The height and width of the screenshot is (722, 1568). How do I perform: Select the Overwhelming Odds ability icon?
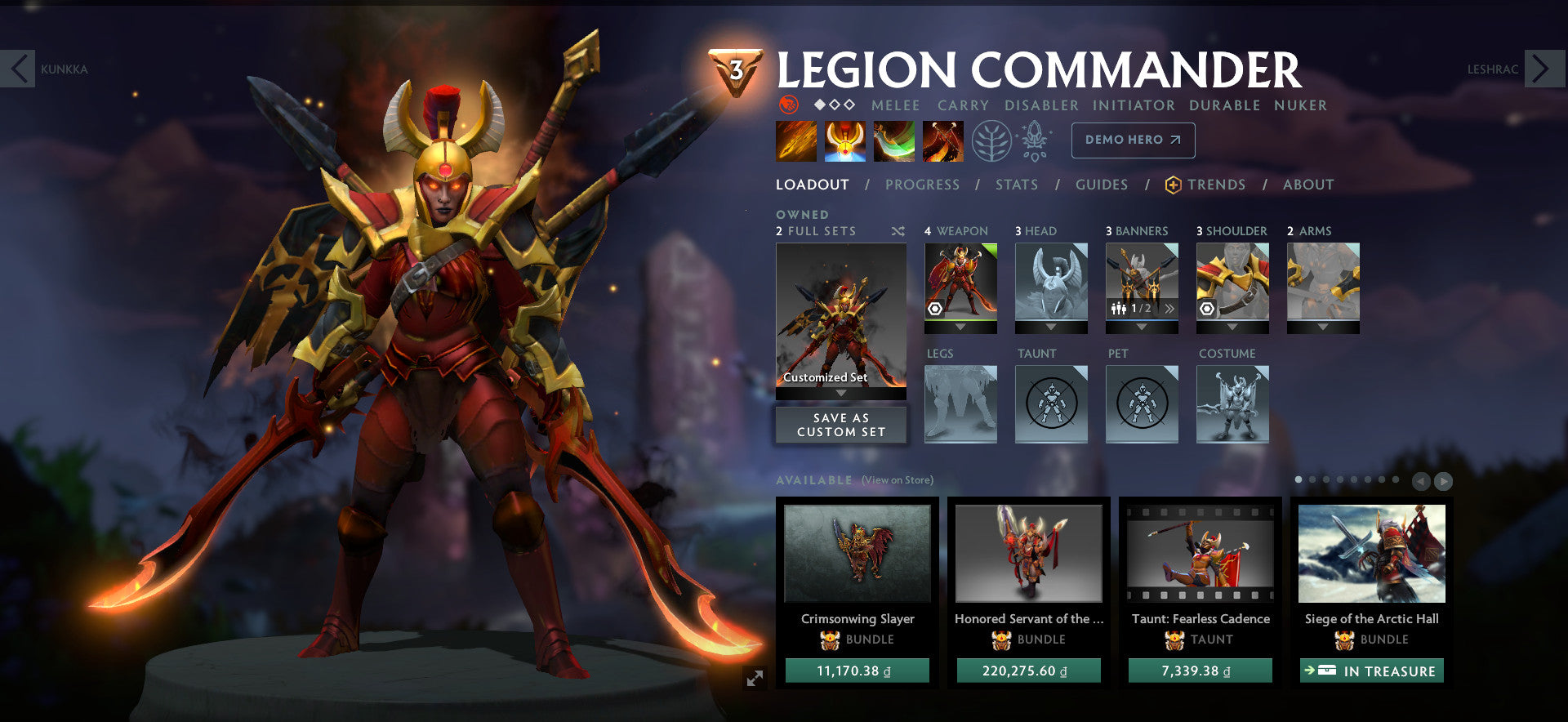(795, 140)
